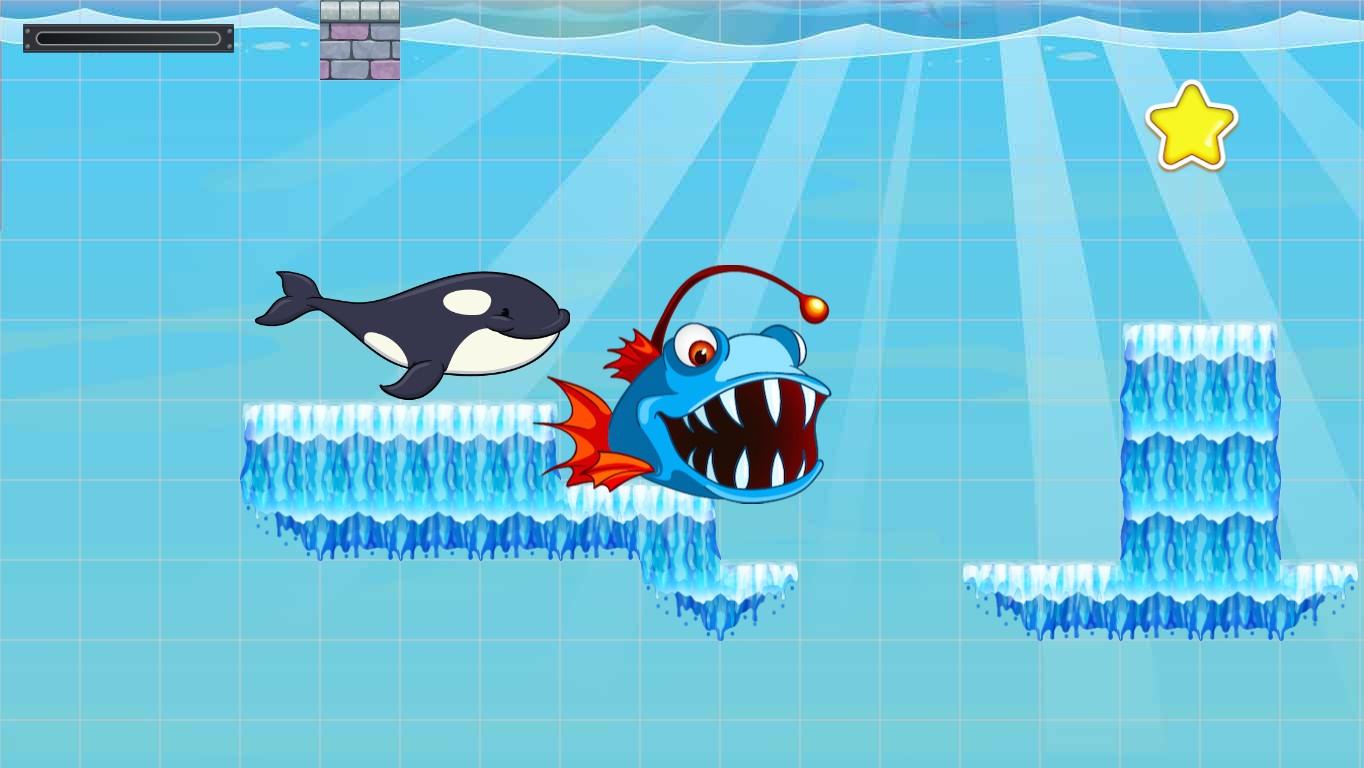Click the anglerfish's orange pectoral fin
Screen dimensions: 1364x768
tap(590, 430)
